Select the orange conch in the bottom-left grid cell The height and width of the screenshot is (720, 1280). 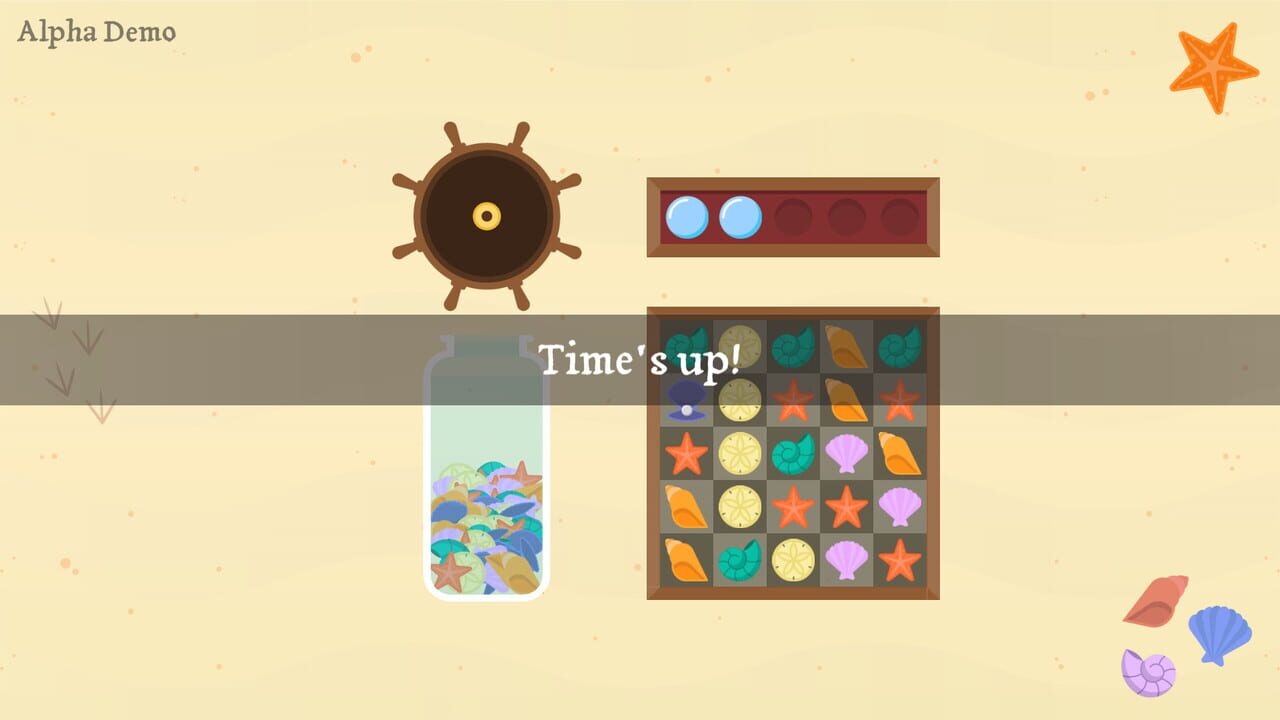tap(685, 560)
